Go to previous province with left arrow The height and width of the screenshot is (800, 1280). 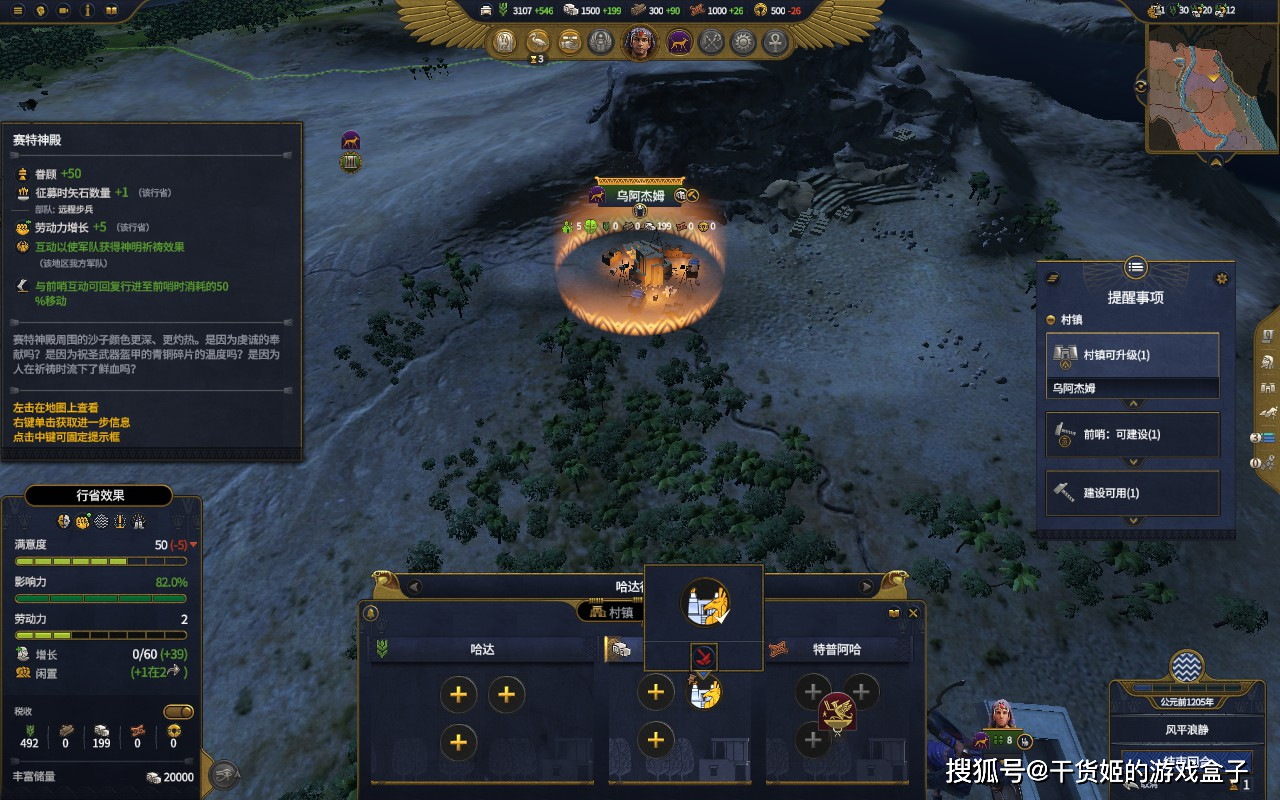point(414,587)
